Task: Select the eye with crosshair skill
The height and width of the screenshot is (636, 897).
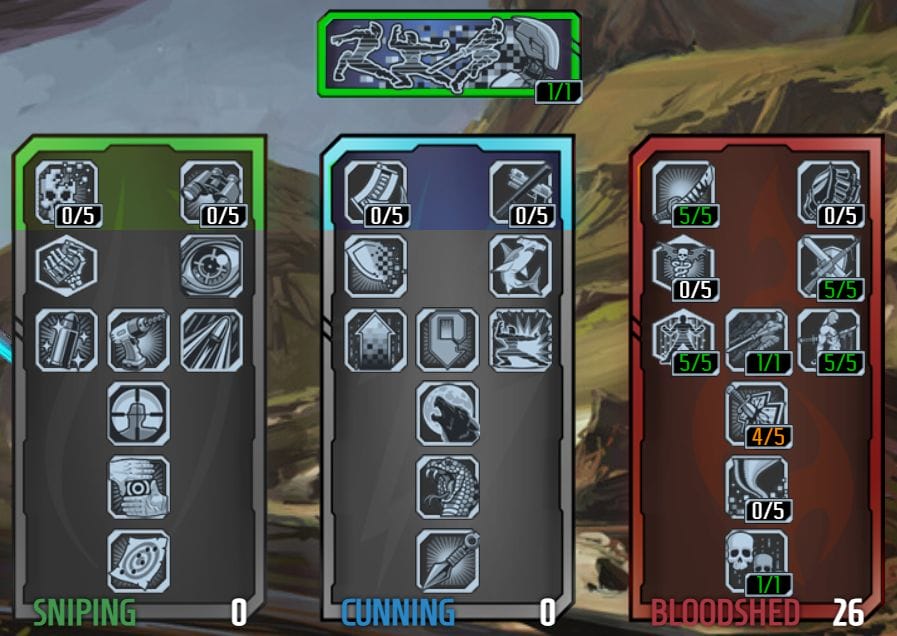Action: click(211, 266)
